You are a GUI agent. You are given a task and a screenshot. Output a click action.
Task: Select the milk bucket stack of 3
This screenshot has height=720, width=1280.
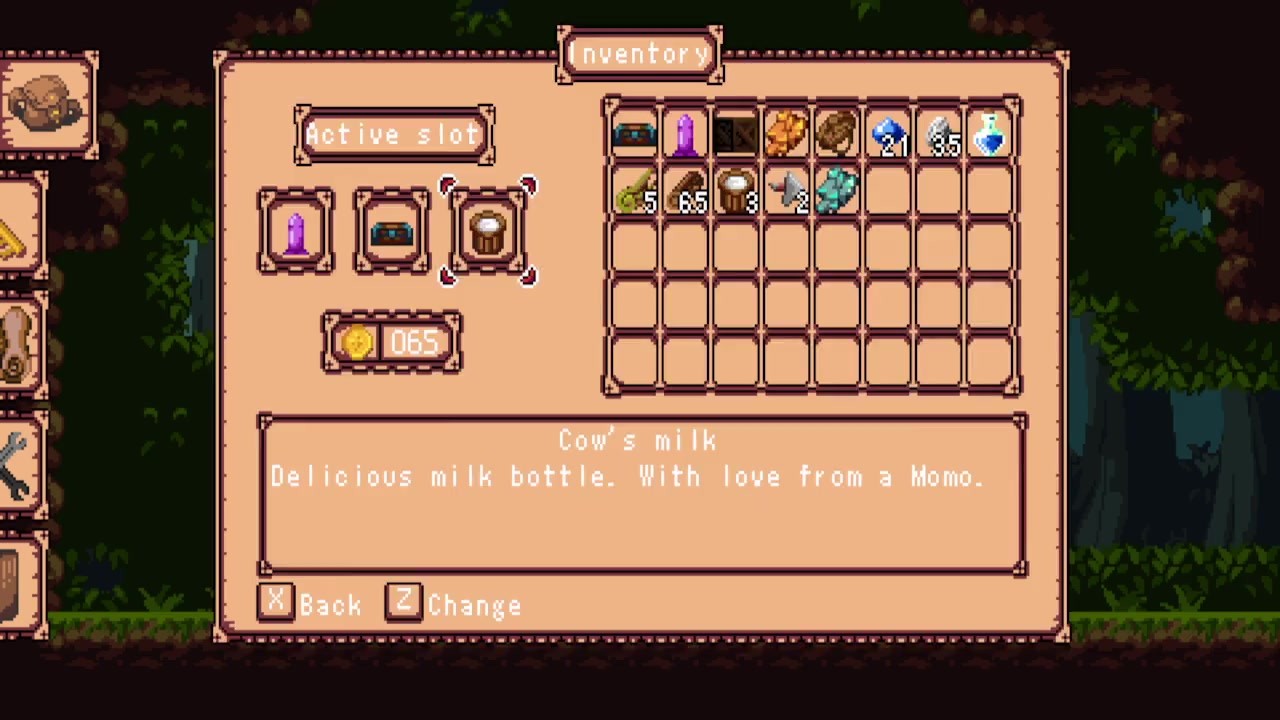pos(736,192)
